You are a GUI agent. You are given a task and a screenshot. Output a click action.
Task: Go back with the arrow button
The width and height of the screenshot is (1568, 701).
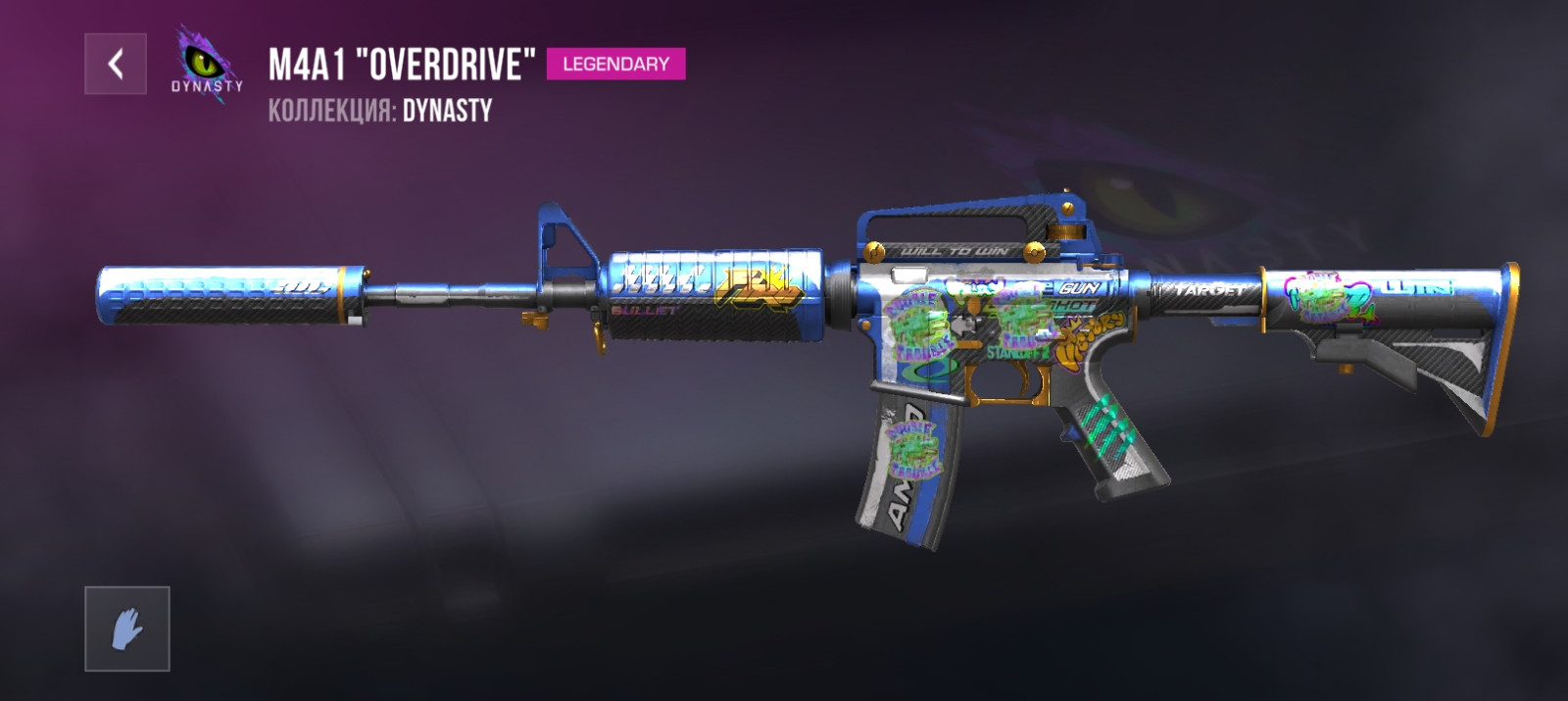coord(116,64)
